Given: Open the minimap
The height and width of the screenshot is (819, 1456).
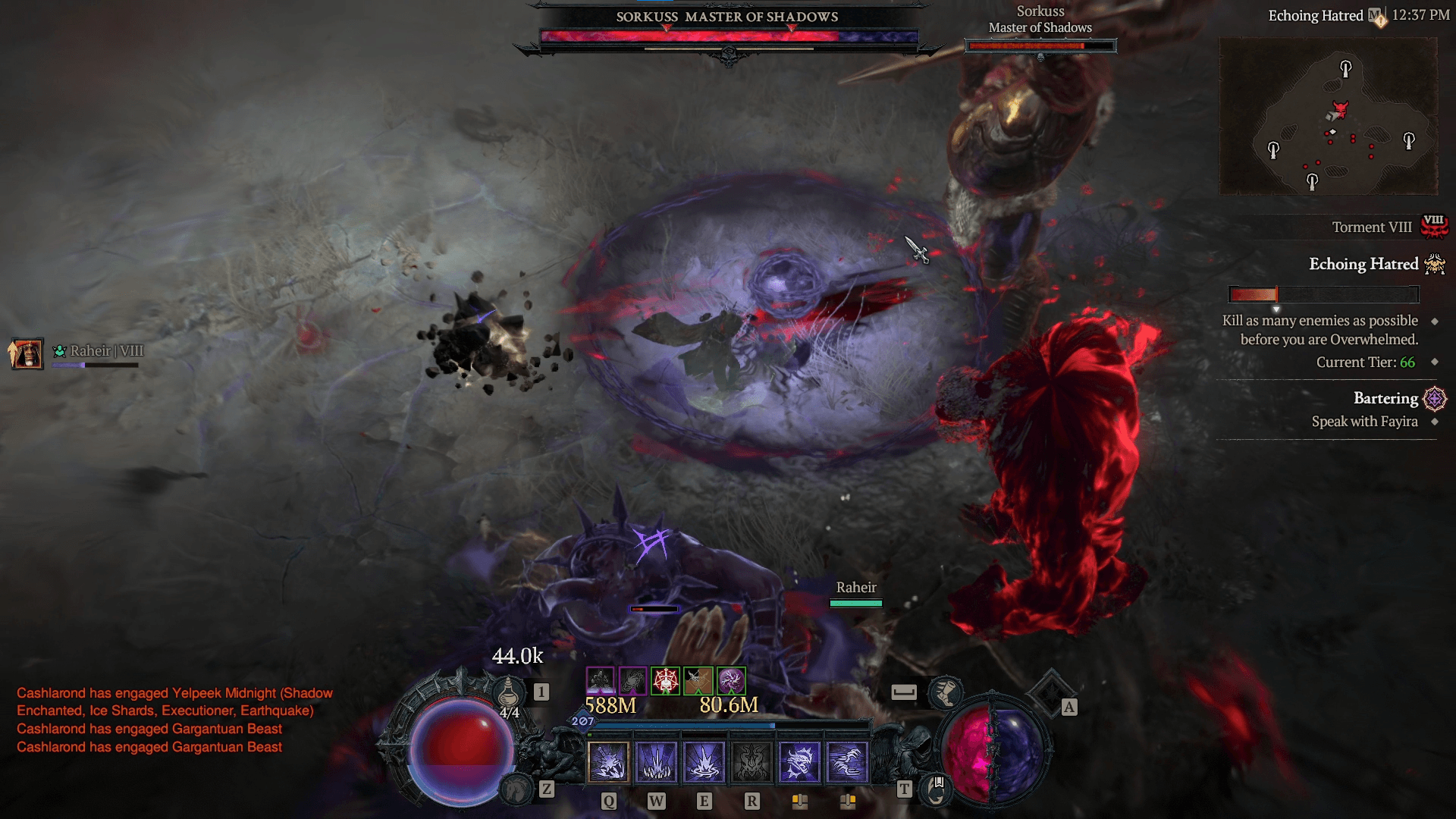Looking at the screenshot, I should pos(1328,115).
